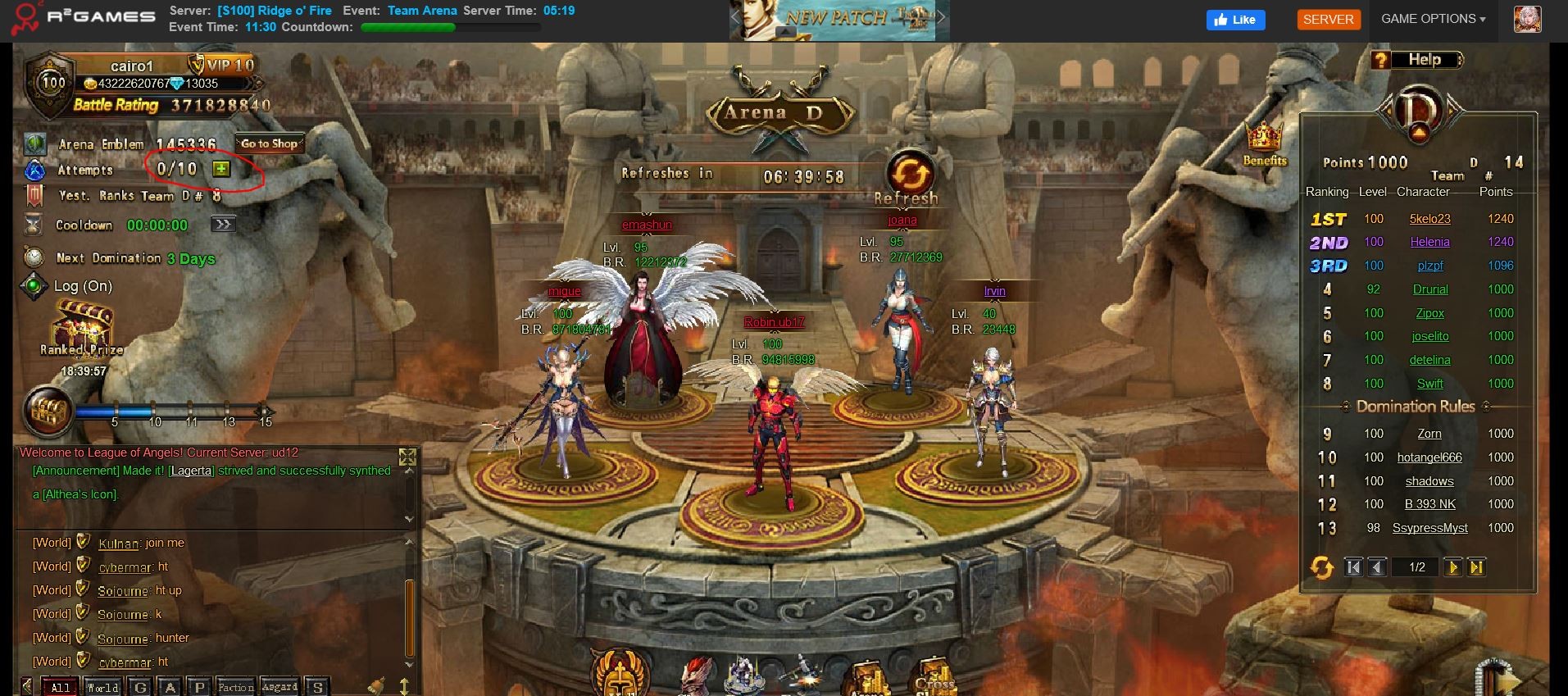
Task: Go to the next ranking page
Action: click(x=1452, y=567)
